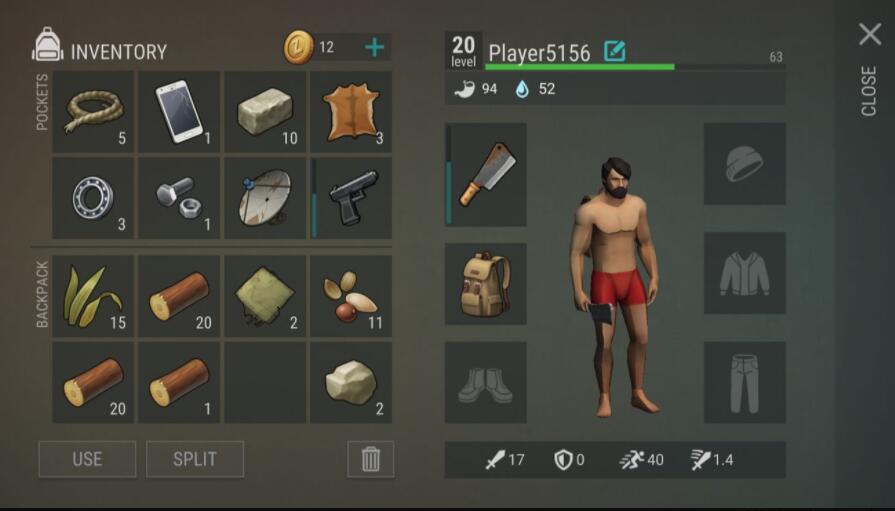Click the SPLIT button
Screen dimensions: 895x511
[x=195, y=459]
